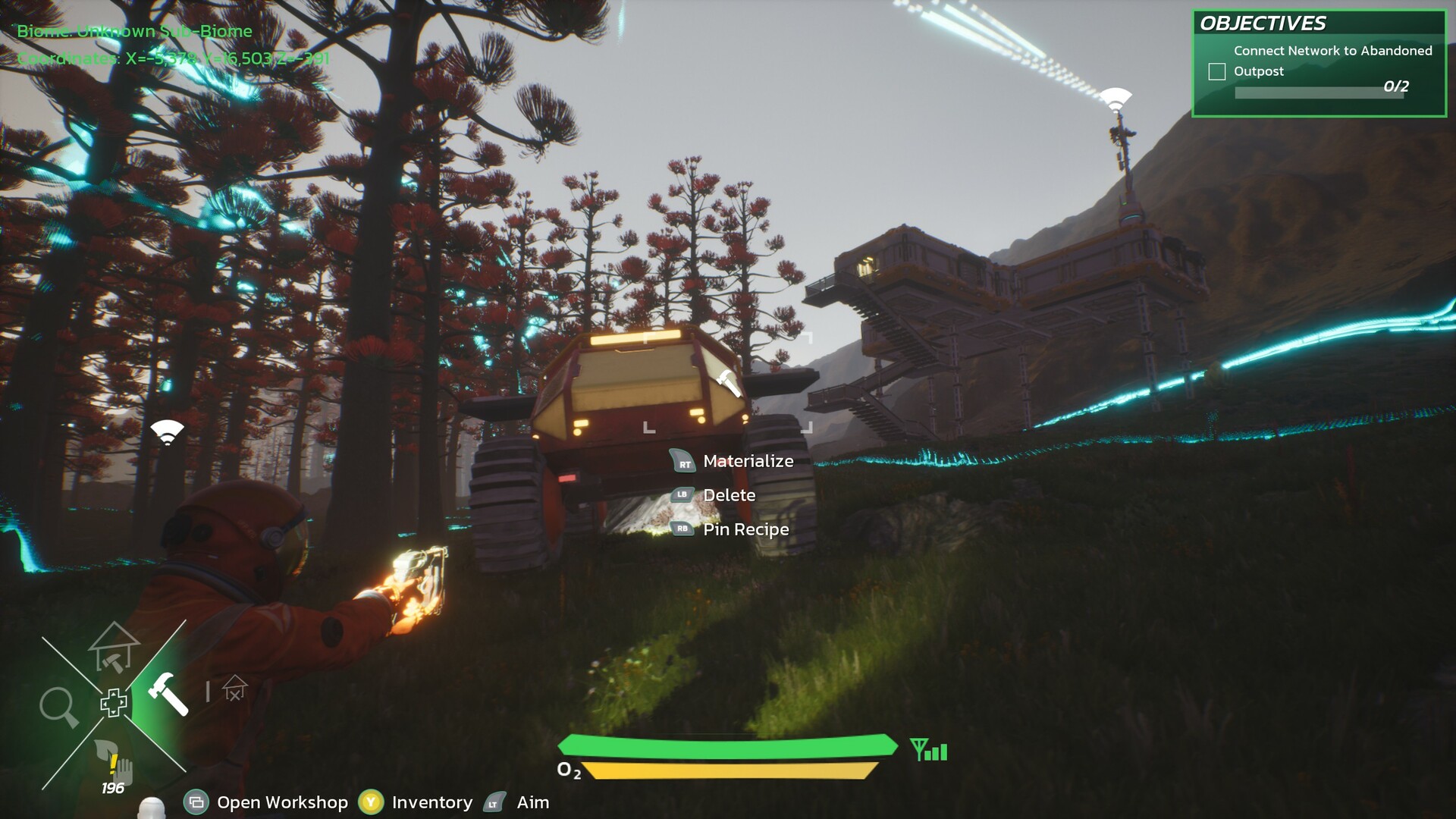This screenshot has width=1456, height=819.
Task: Choose the Materialize action
Action: click(748, 461)
